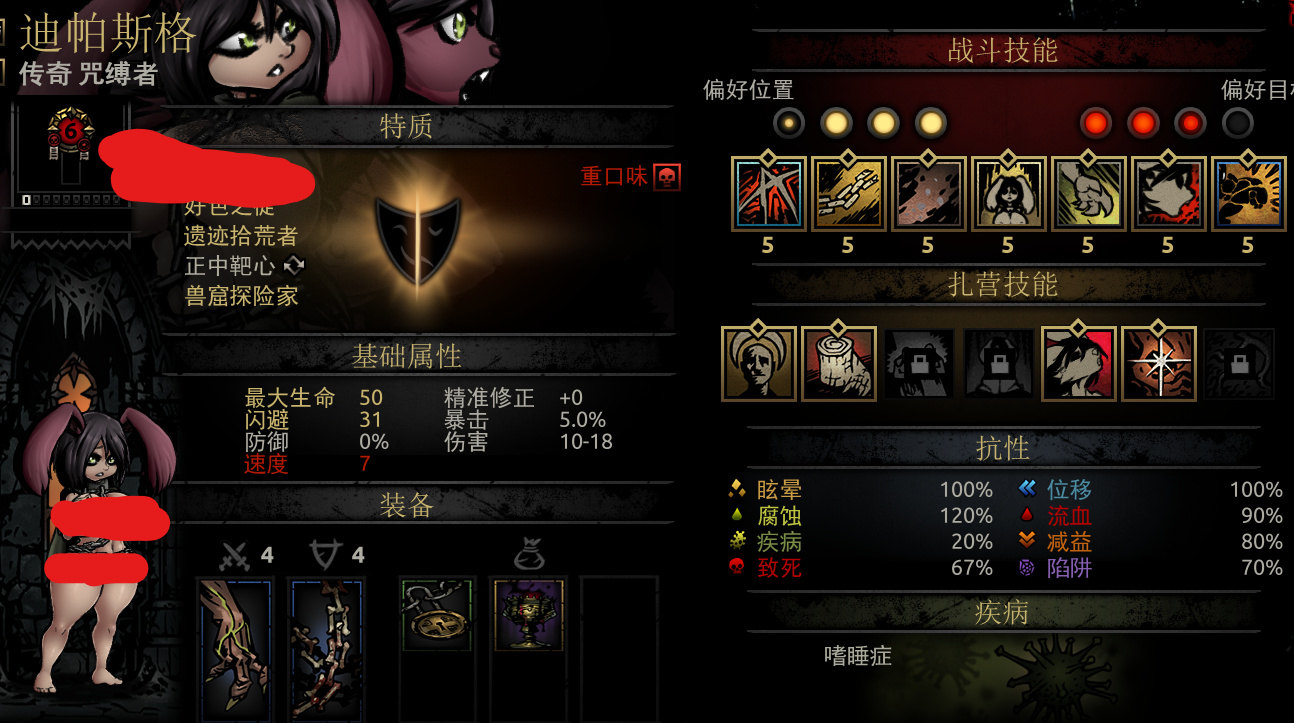The width and height of the screenshot is (1294, 723).
Task: Click the hero name 迪帕斯格
Action: tap(108, 35)
